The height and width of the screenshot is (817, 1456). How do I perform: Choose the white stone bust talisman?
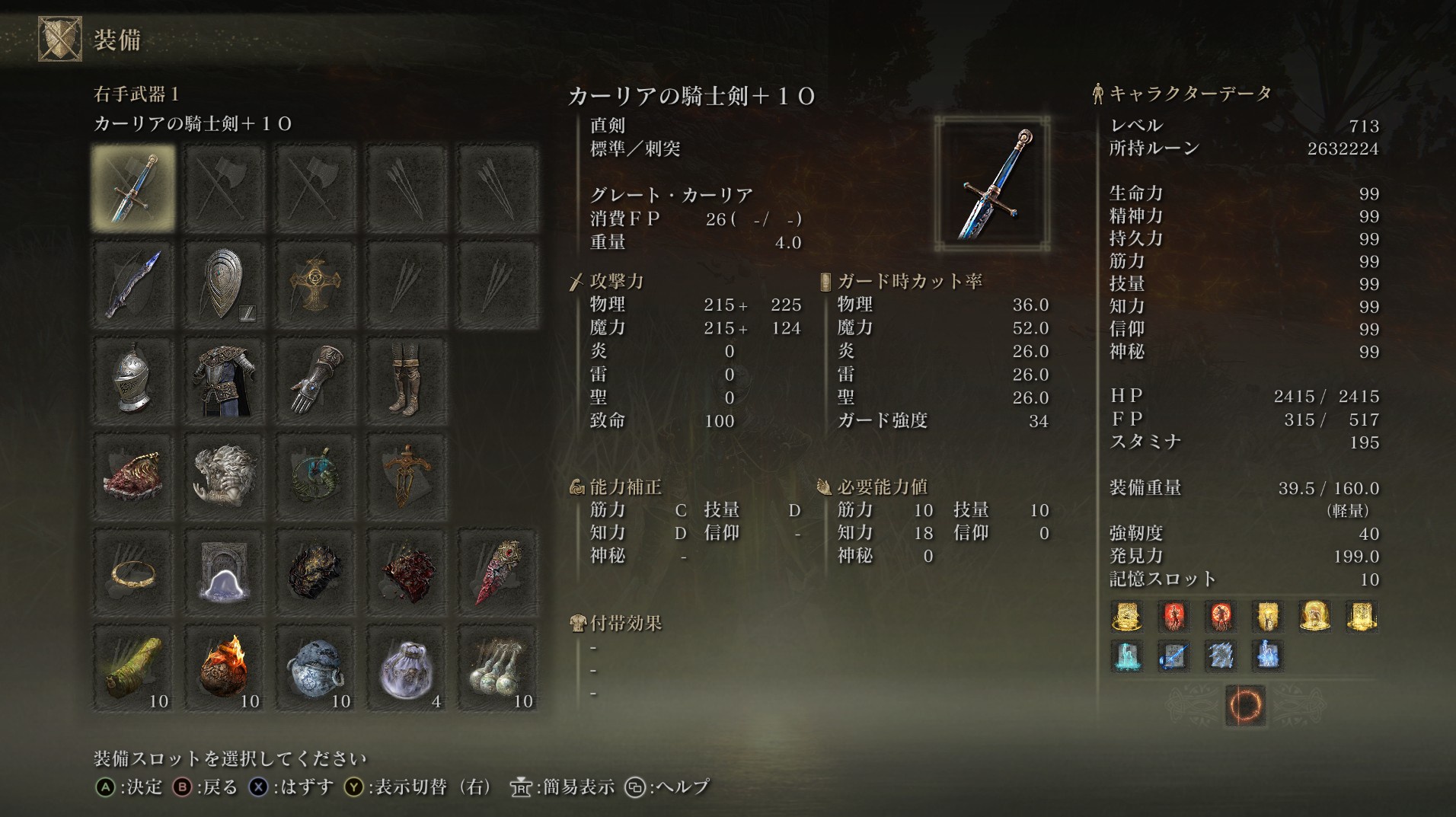[x=224, y=477]
